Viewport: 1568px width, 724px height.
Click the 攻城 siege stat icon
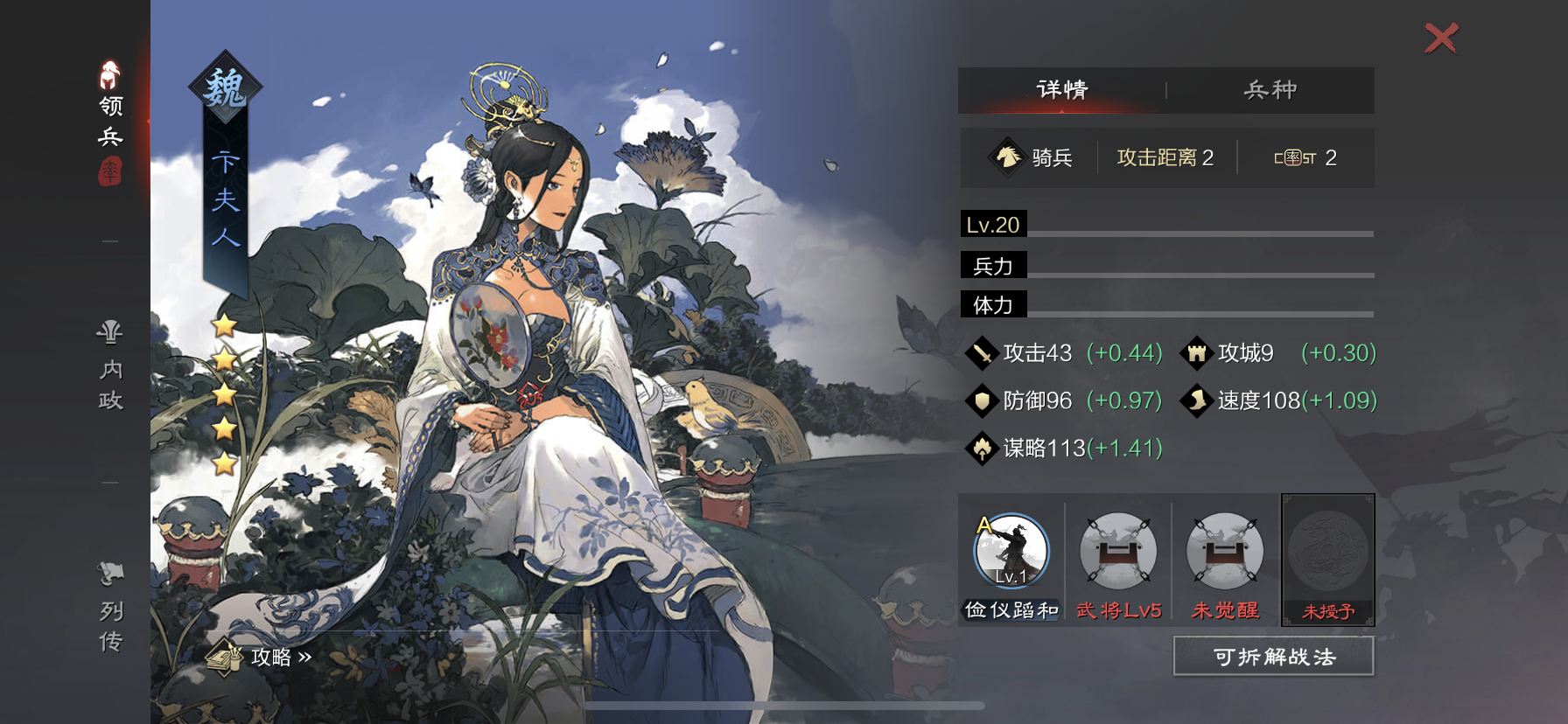point(1197,353)
